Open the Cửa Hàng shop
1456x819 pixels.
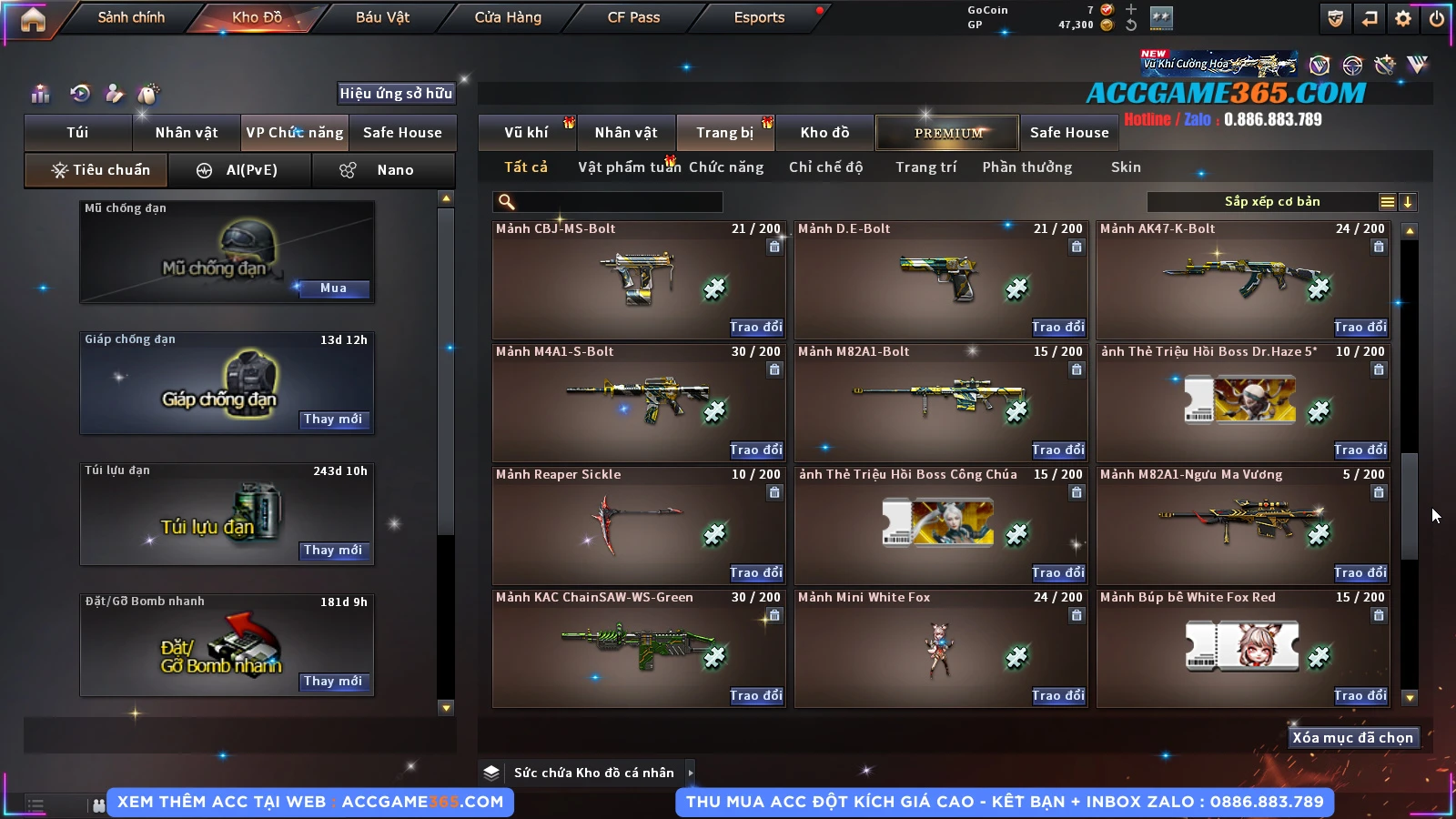click(508, 17)
